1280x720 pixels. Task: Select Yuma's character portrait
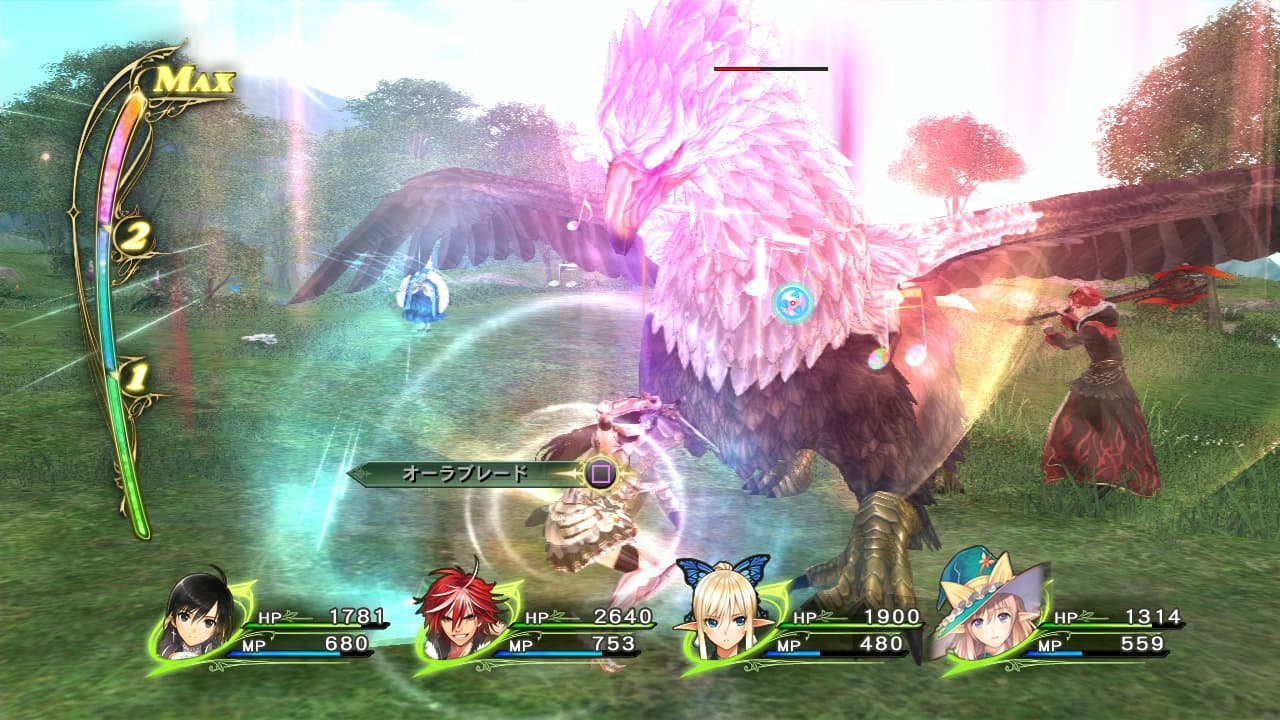(x=190, y=621)
